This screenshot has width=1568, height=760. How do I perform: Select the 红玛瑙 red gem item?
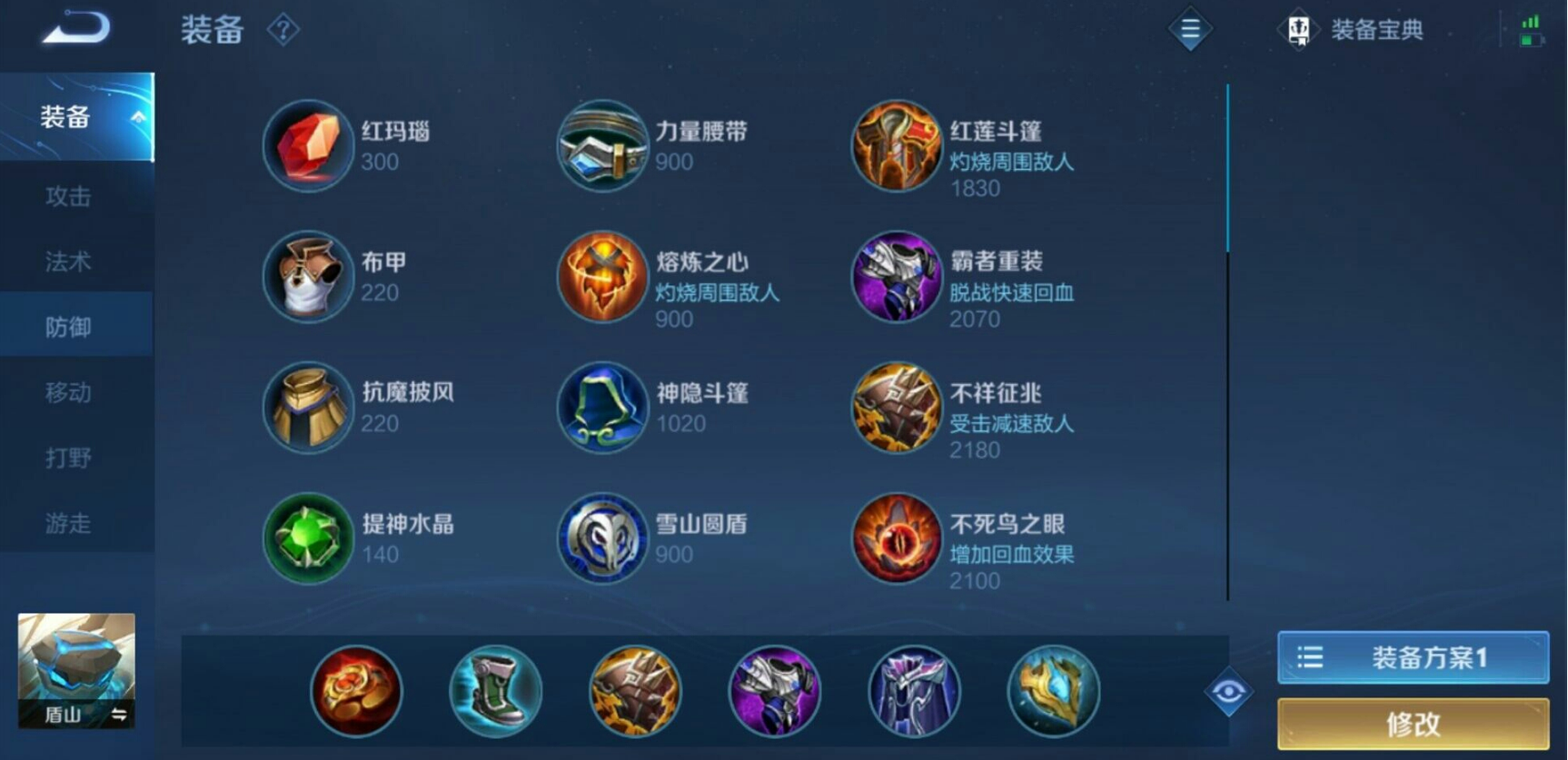[308, 145]
